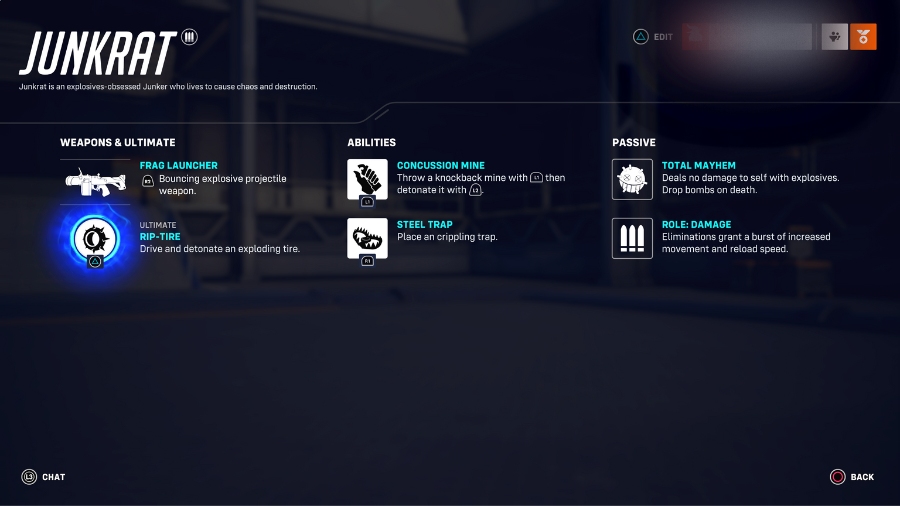The width and height of the screenshot is (900, 506).
Task: Select the orange medal button
Action: tap(863, 37)
